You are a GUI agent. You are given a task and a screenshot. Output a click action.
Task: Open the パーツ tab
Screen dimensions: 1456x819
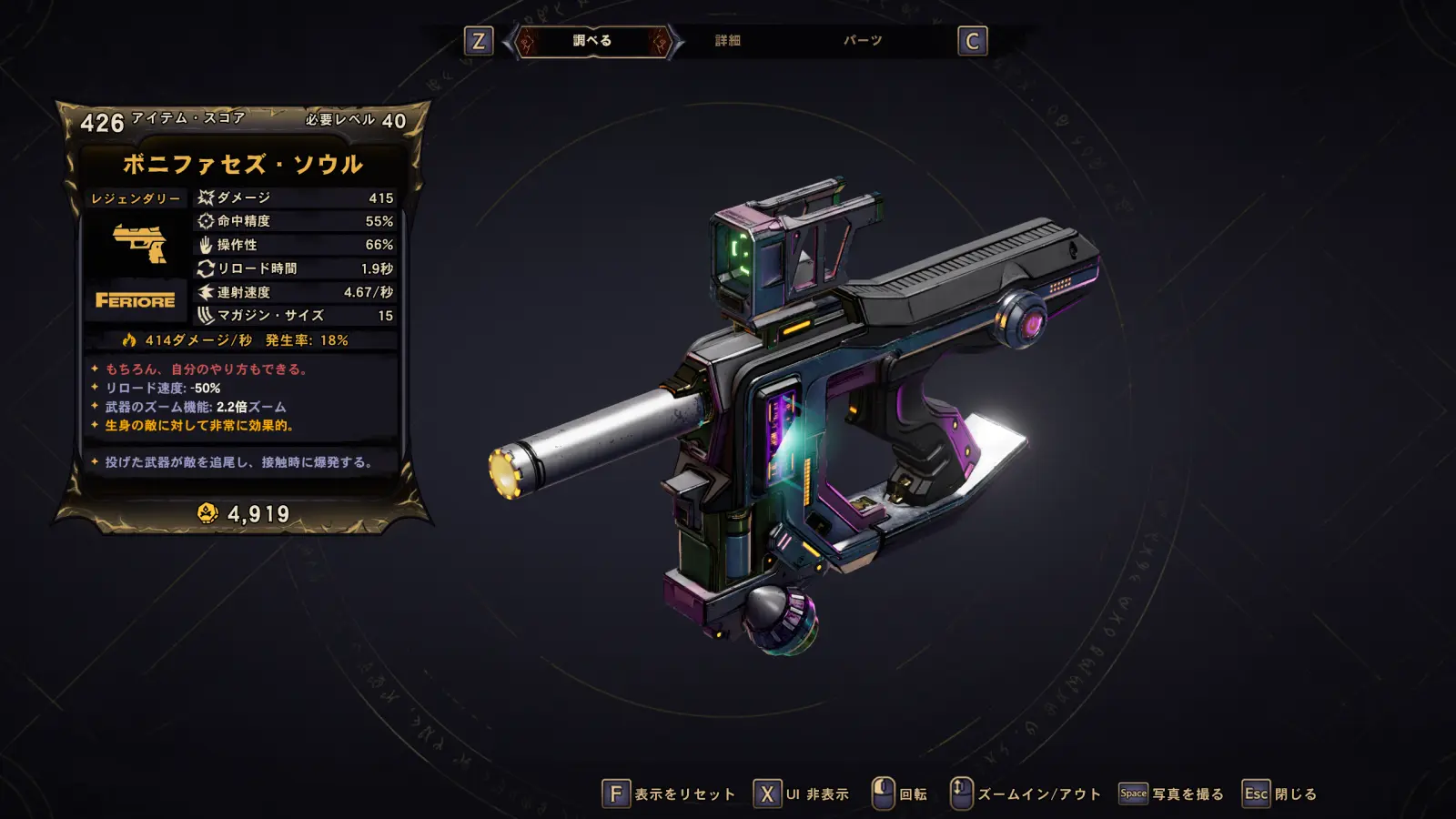[x=862, y=41]
